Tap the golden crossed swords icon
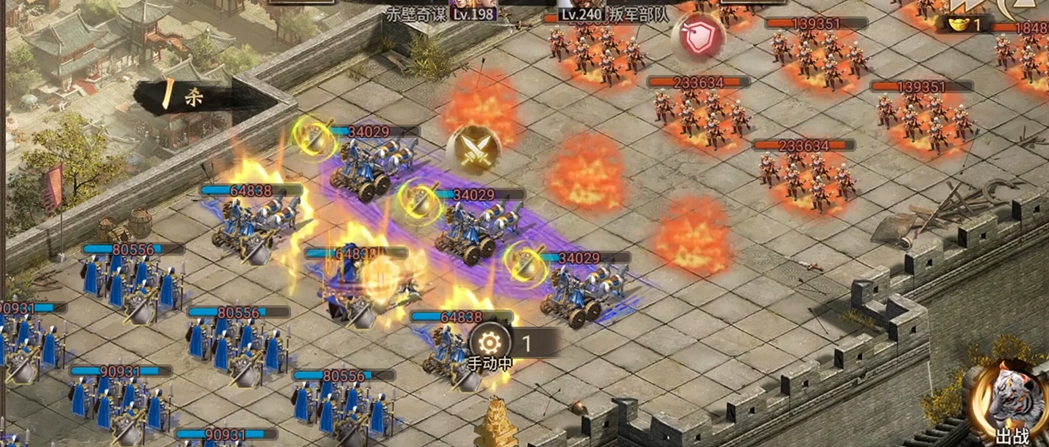This screenshot has width=1049, height=447. pos(474,150)
